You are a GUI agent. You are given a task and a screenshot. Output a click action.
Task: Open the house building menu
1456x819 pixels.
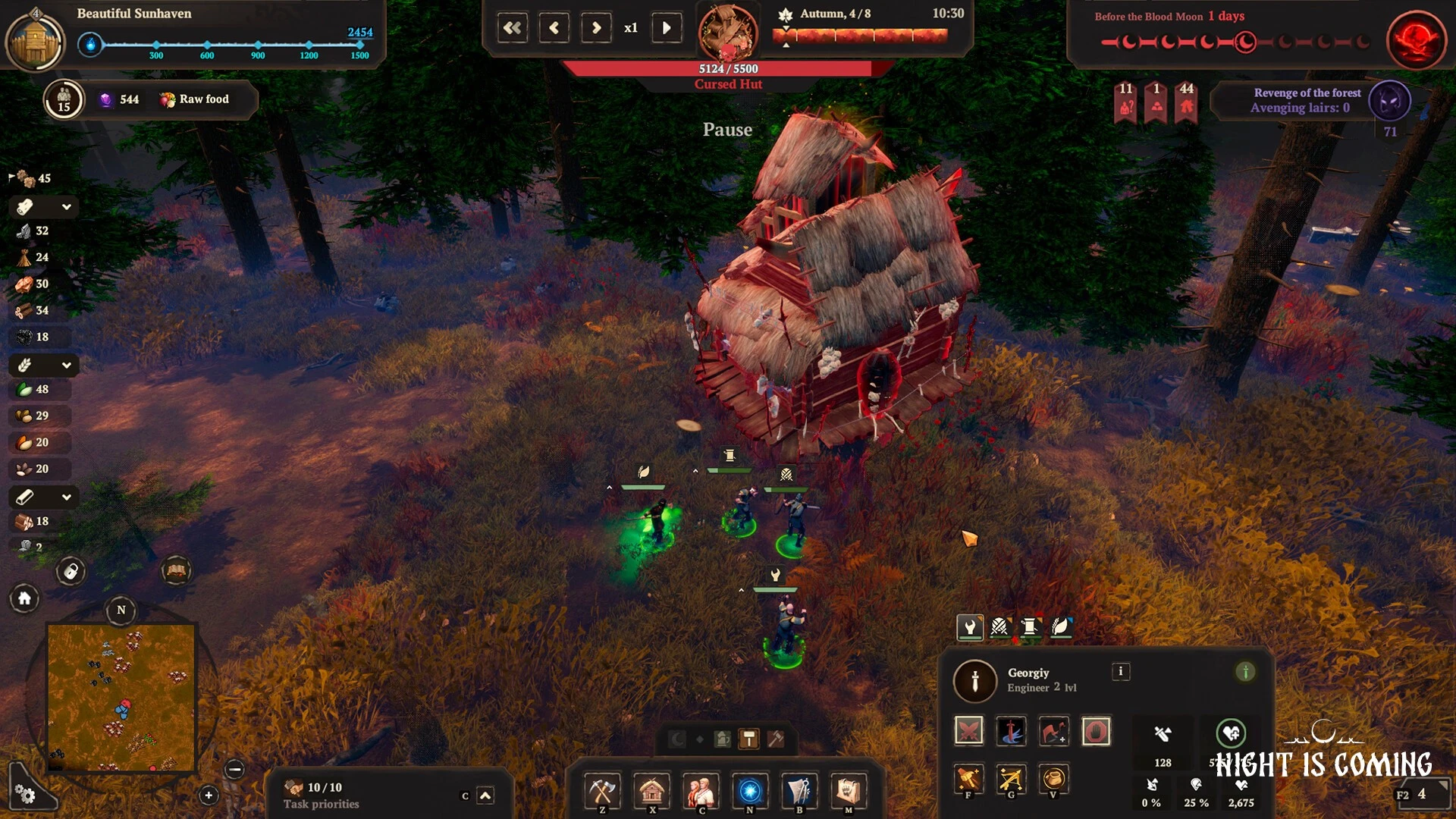point(651,791)
